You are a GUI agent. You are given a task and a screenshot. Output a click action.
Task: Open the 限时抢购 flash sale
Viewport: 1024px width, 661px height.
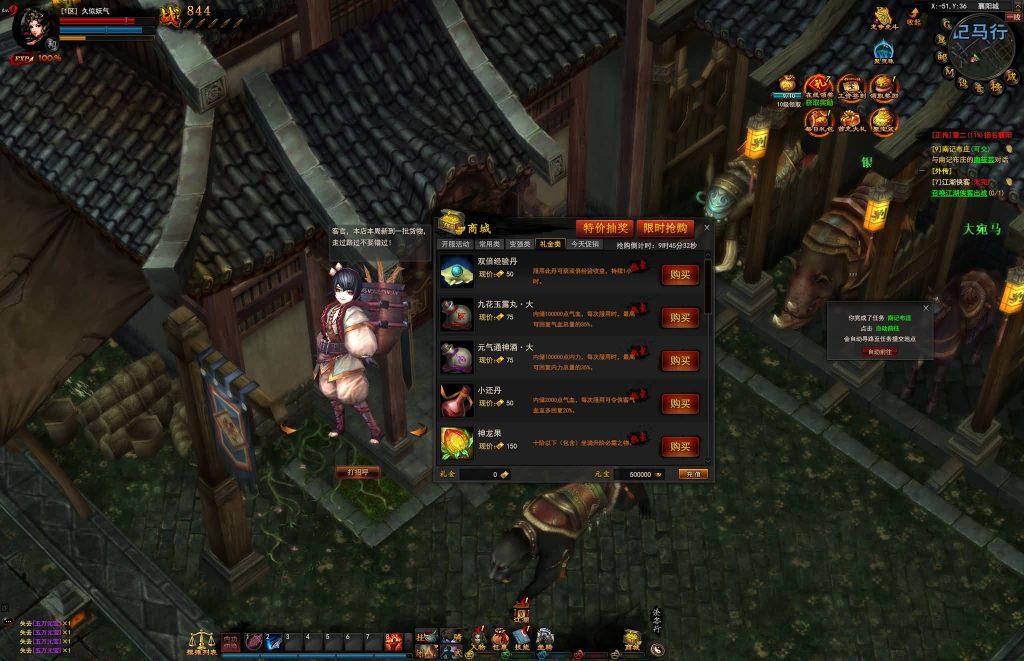pyautogui.click(x=662, y=228)
